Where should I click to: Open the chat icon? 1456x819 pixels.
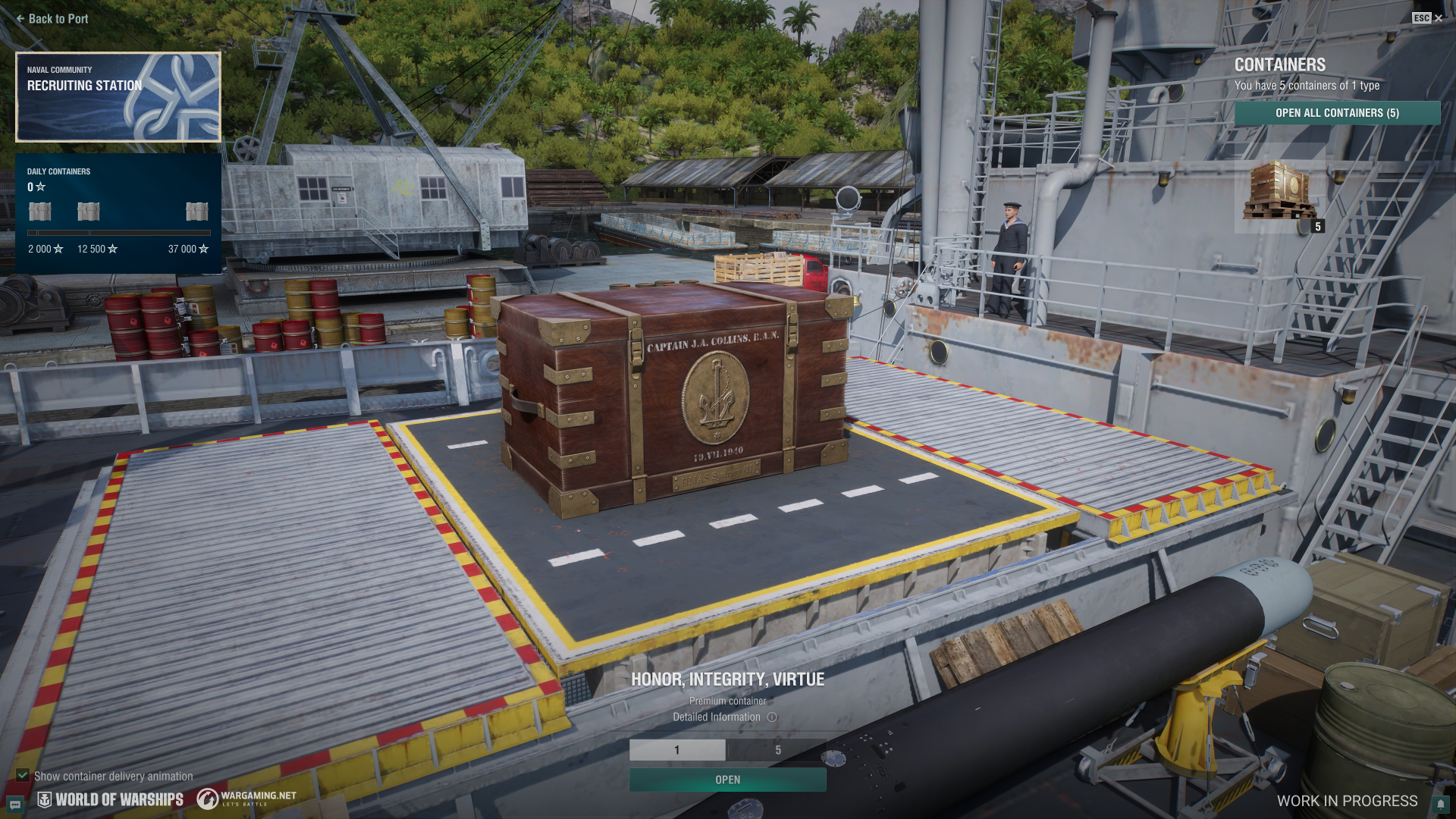coord(15,804)
